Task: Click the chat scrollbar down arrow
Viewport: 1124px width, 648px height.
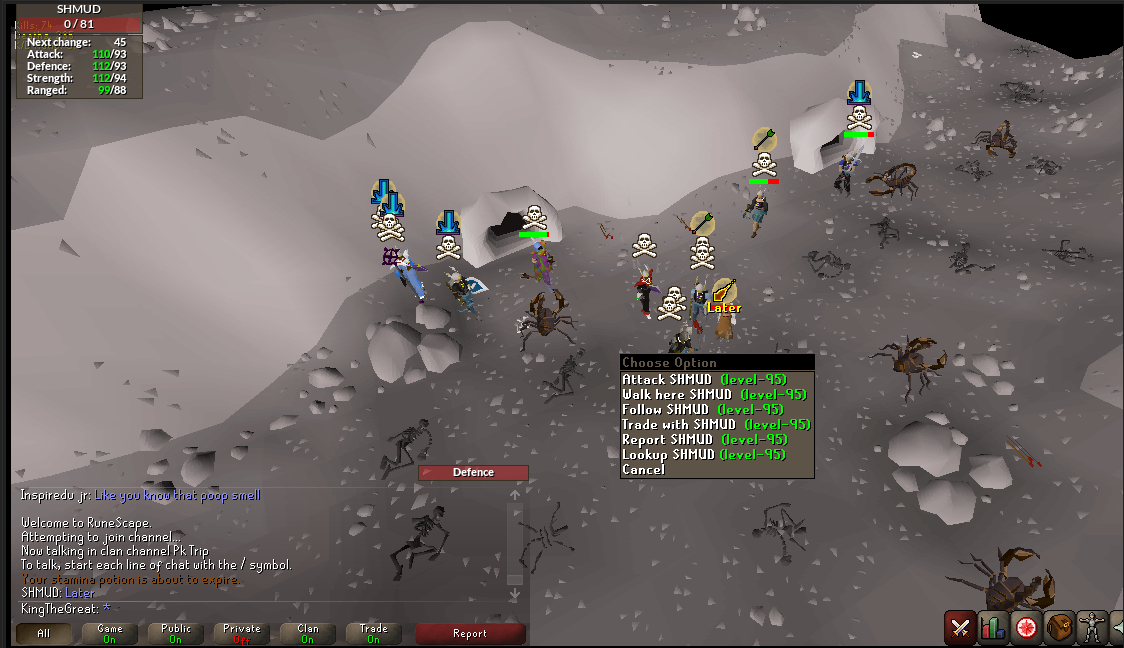Action: tap(515, 595)
